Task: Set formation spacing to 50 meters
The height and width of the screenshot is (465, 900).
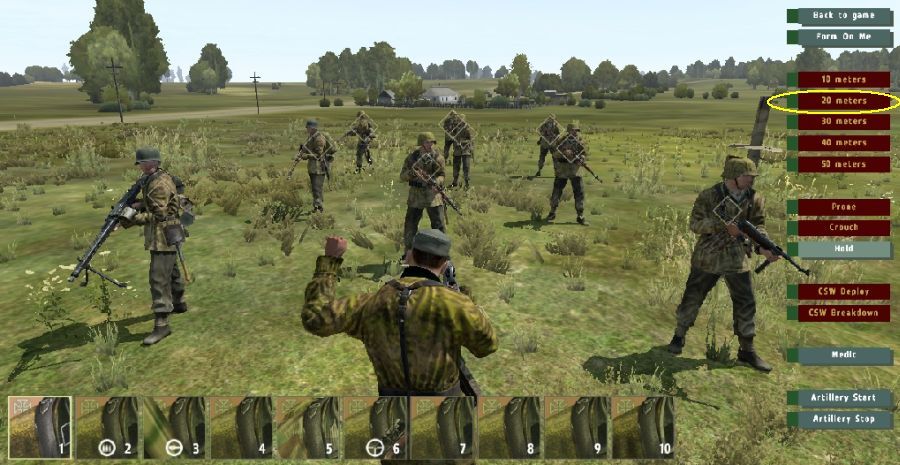Action: pyautogui.click(x=843, y=164)
